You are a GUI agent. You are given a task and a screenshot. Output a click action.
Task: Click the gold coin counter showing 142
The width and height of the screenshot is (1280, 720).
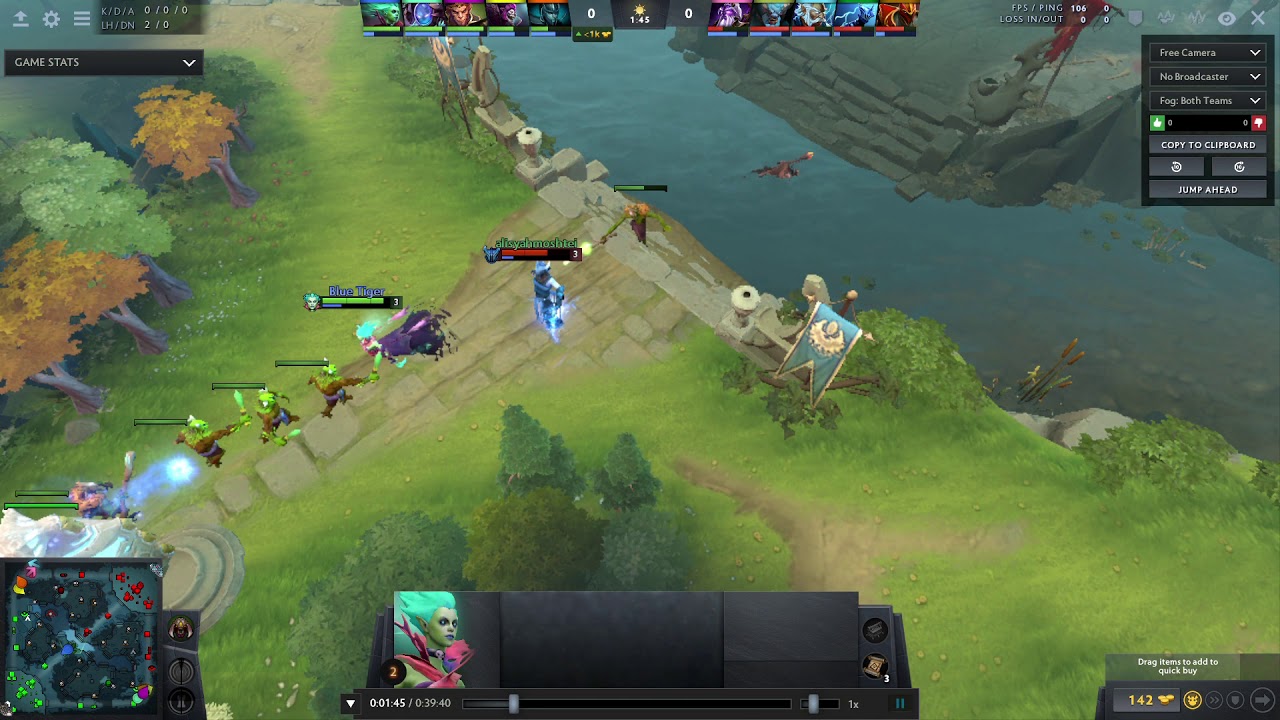(1146, 700)
